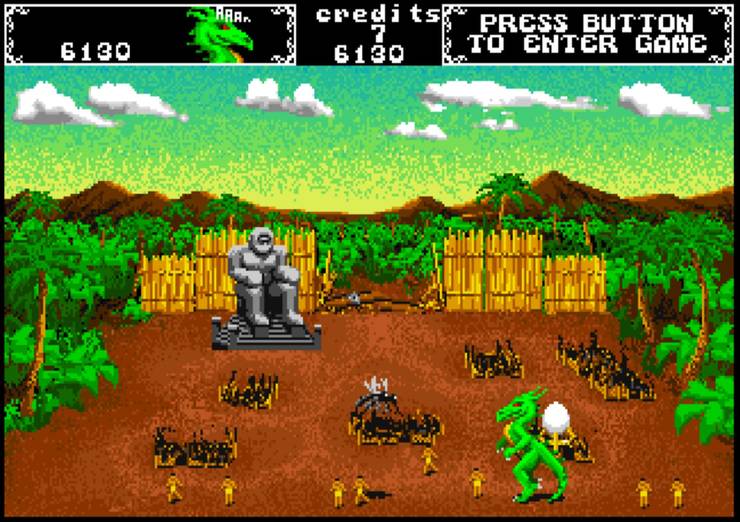The image size is (740, 522).
Task: Click the green dragon player portrait
Action: tap(214, 33)
